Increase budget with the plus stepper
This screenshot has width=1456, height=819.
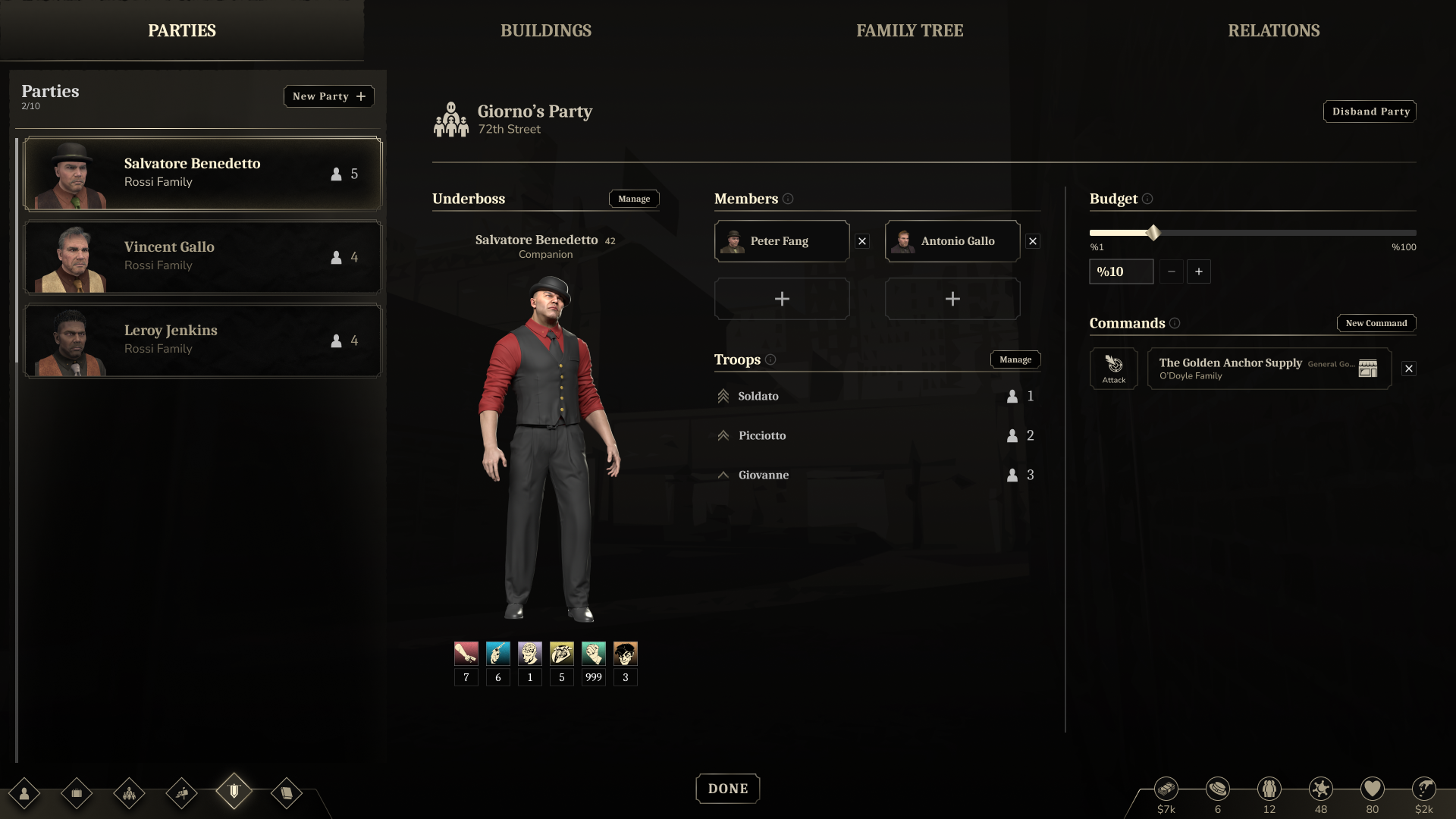point(1198,271)
